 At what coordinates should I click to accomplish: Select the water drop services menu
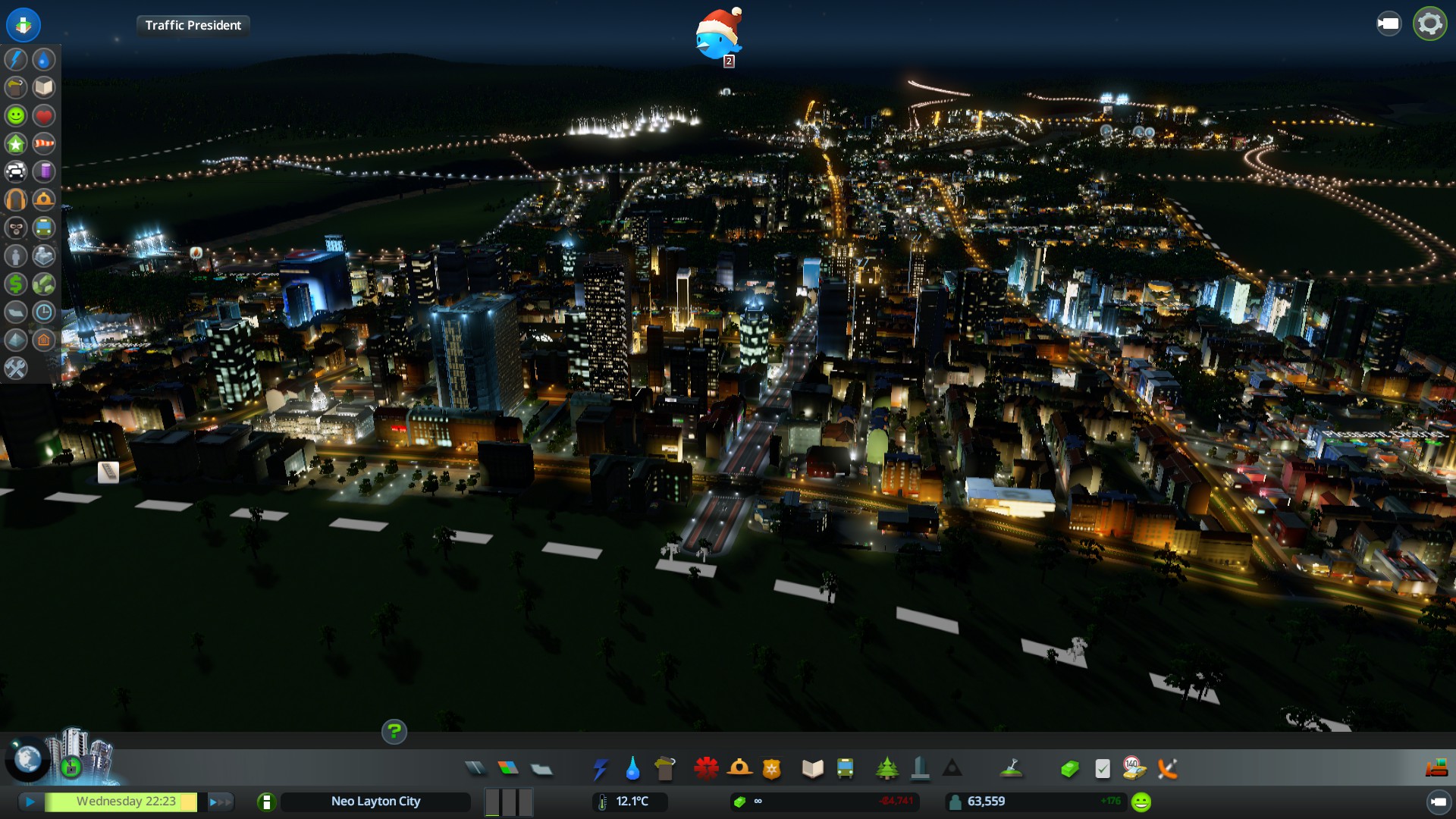pos(632,769)
